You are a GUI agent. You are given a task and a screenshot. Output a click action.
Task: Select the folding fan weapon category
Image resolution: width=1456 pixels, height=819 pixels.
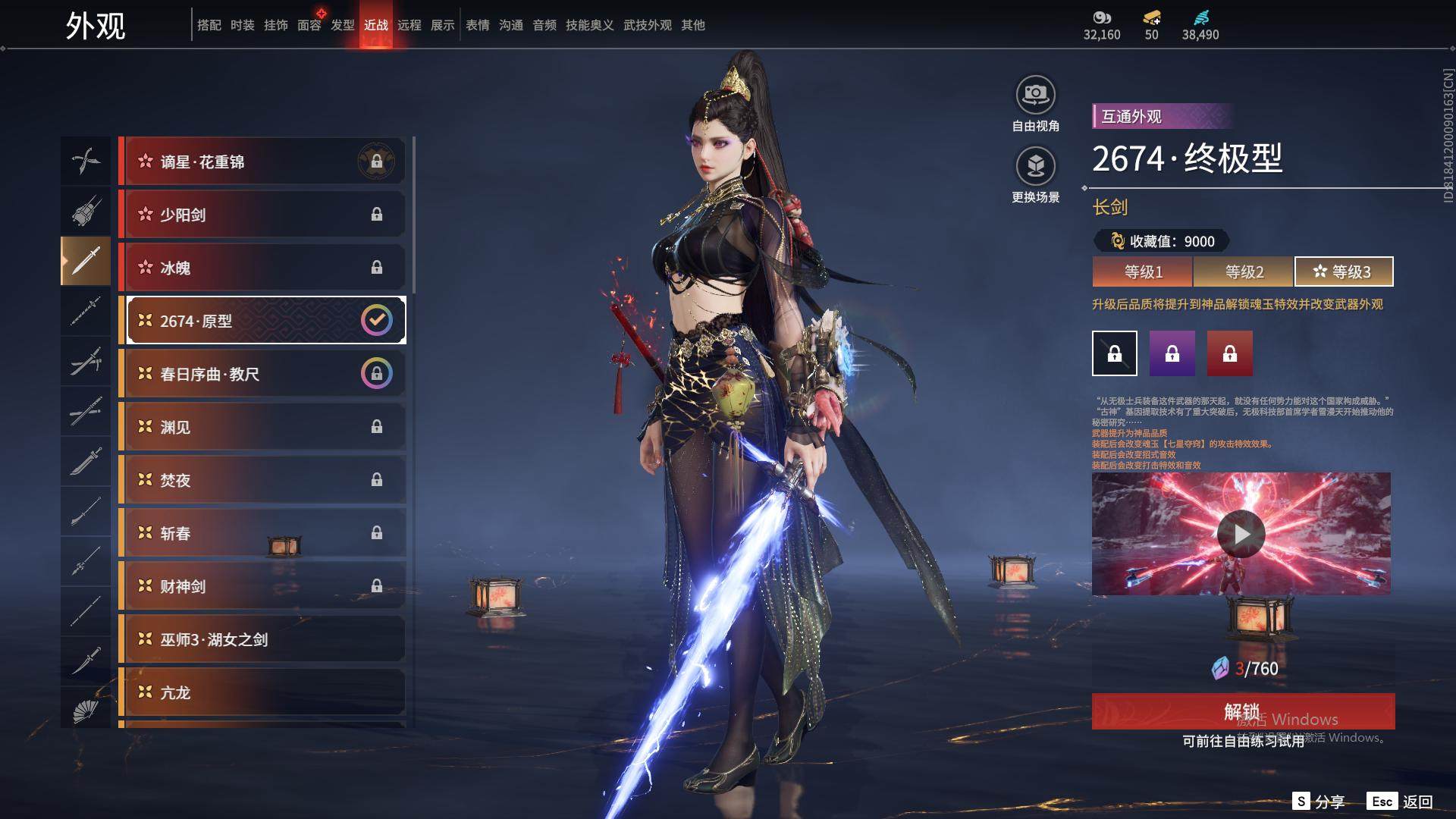pos(86,711)
